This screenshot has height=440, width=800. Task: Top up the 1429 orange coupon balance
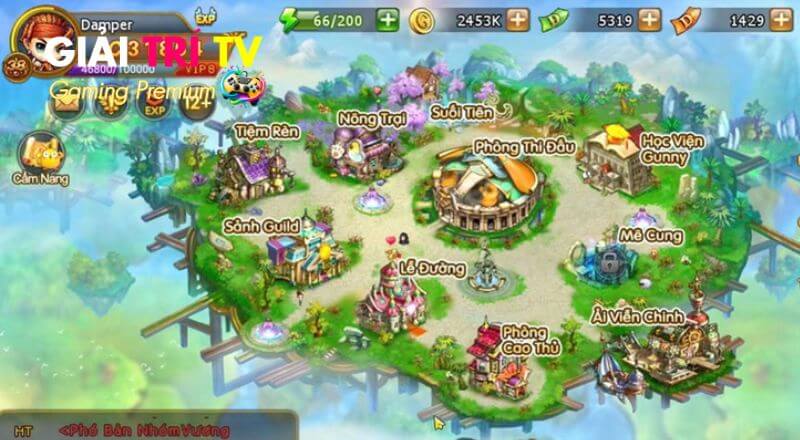tap(779, 19)
